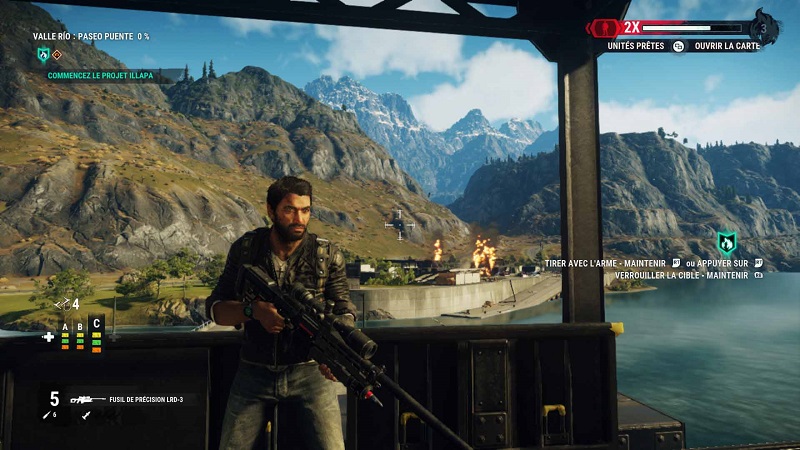The width and height of the screenshot is (800, 450).
Task: Click the orange diamond icon under Valle Río
Action: [57, 55]
